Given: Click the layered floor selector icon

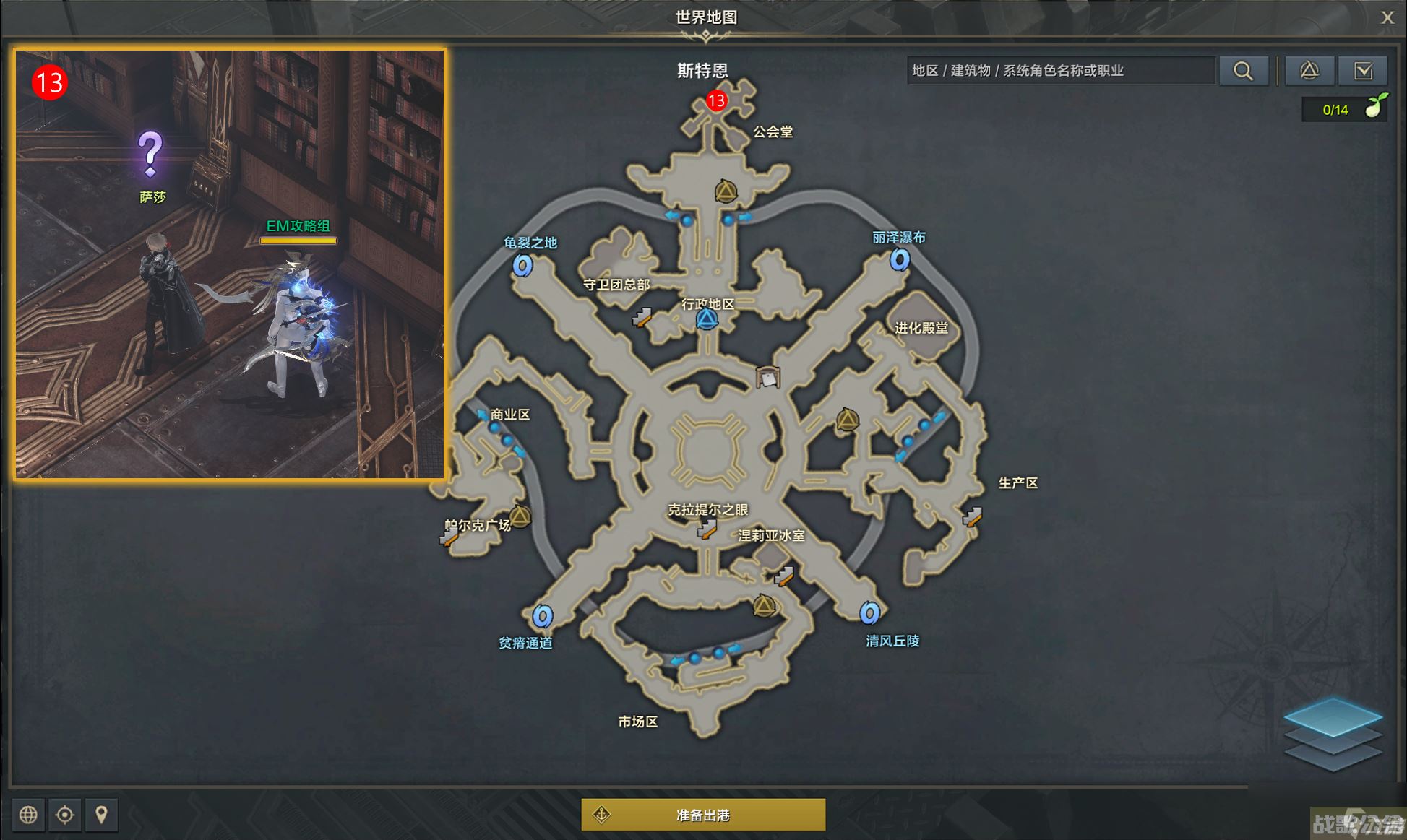Looking at the screenshot, I should pos(1333,733).
